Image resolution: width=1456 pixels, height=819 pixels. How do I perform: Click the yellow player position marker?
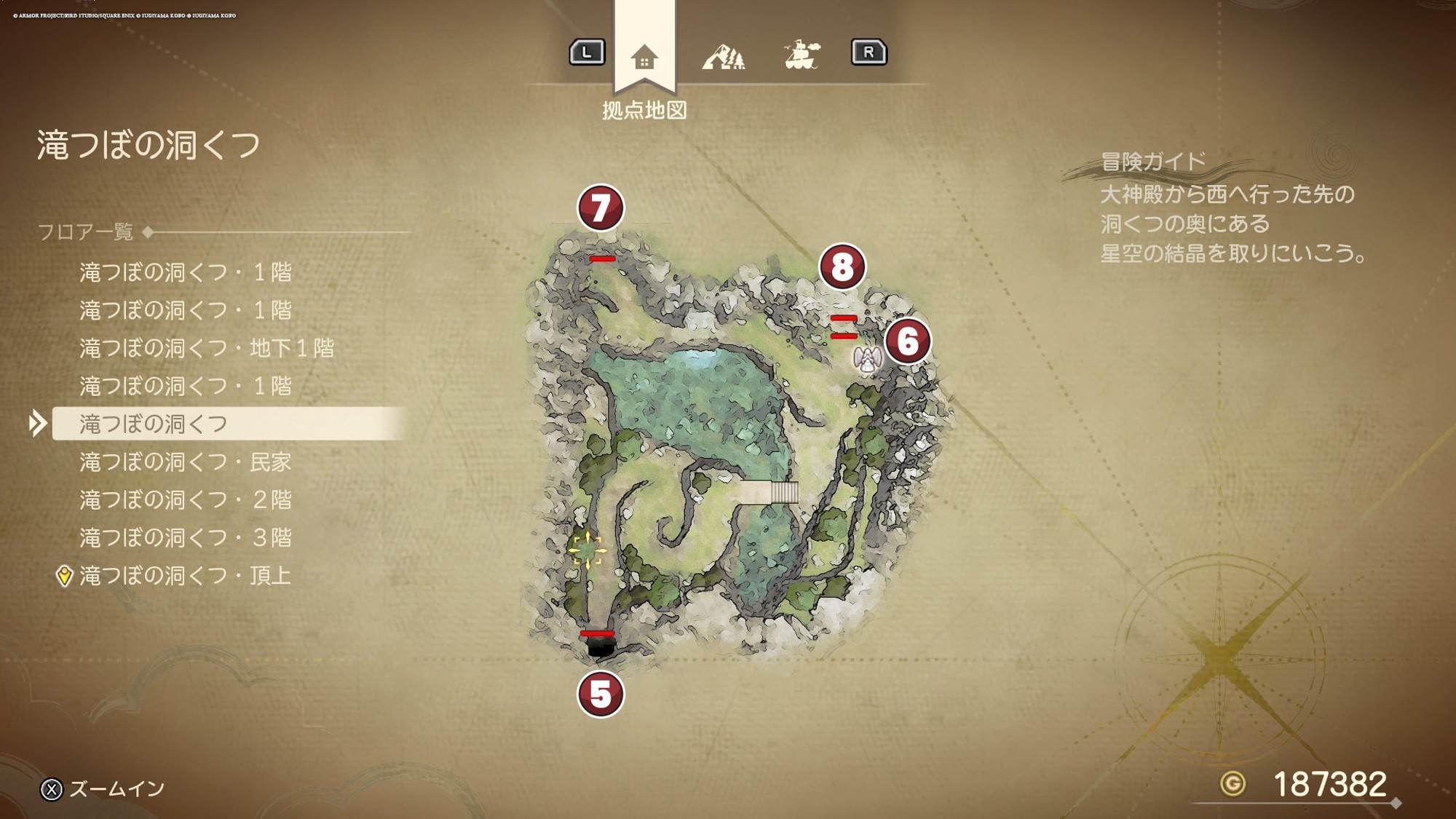coord(587,549)
